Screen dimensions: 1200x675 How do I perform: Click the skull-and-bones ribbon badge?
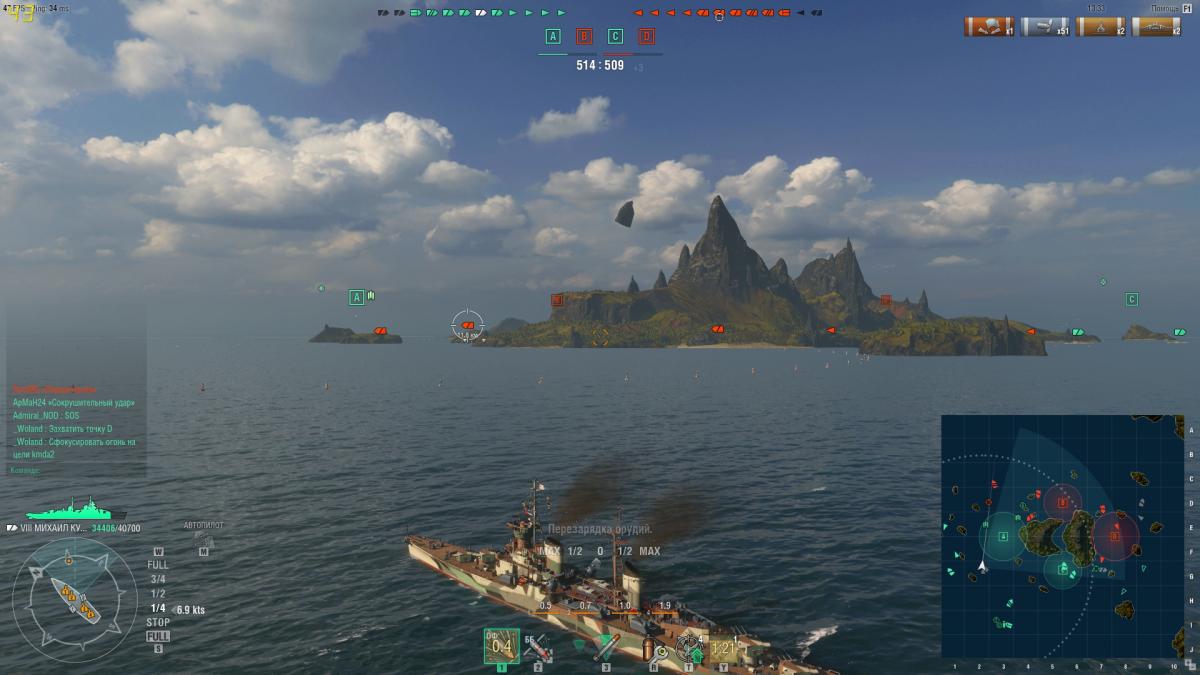[x=989, y=27]
